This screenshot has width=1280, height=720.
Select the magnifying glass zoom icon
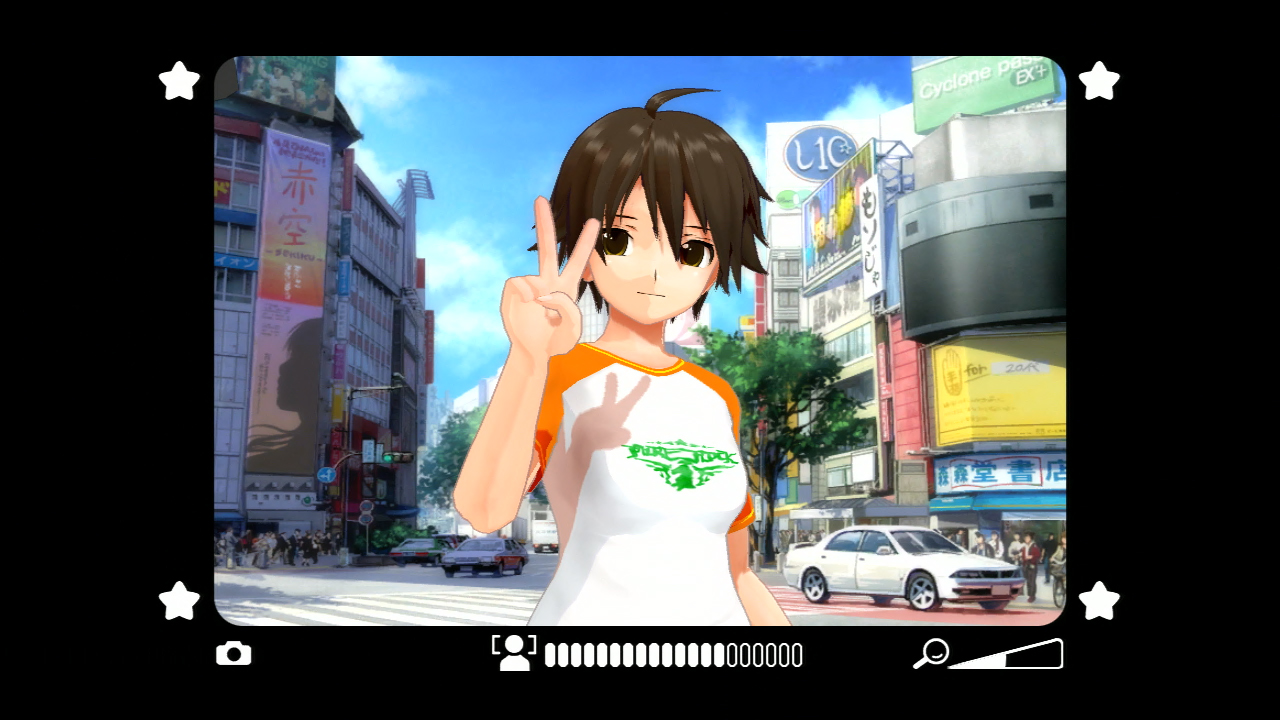(931, 653)
